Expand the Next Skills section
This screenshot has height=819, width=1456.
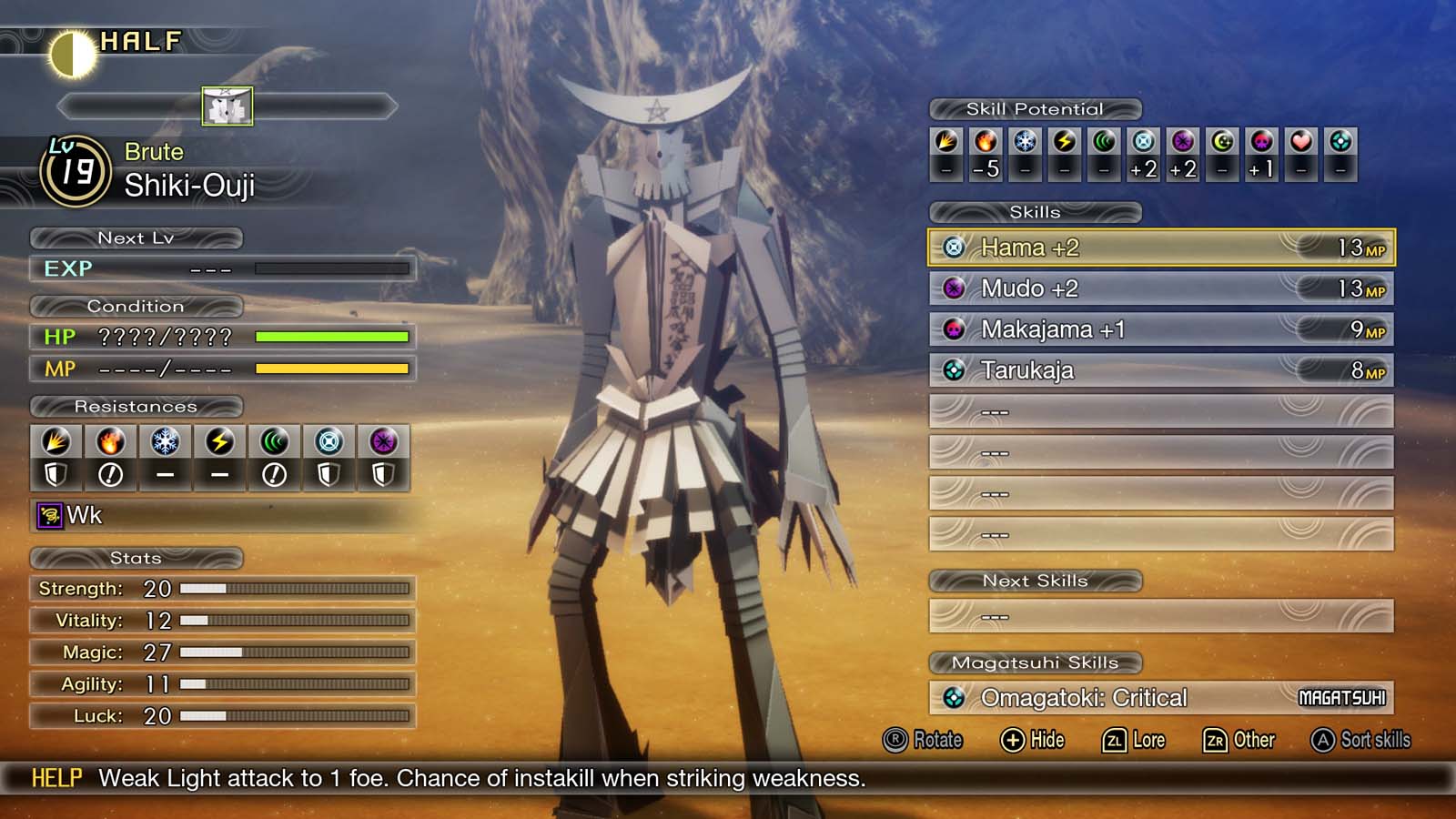(x=1036, y=581)
